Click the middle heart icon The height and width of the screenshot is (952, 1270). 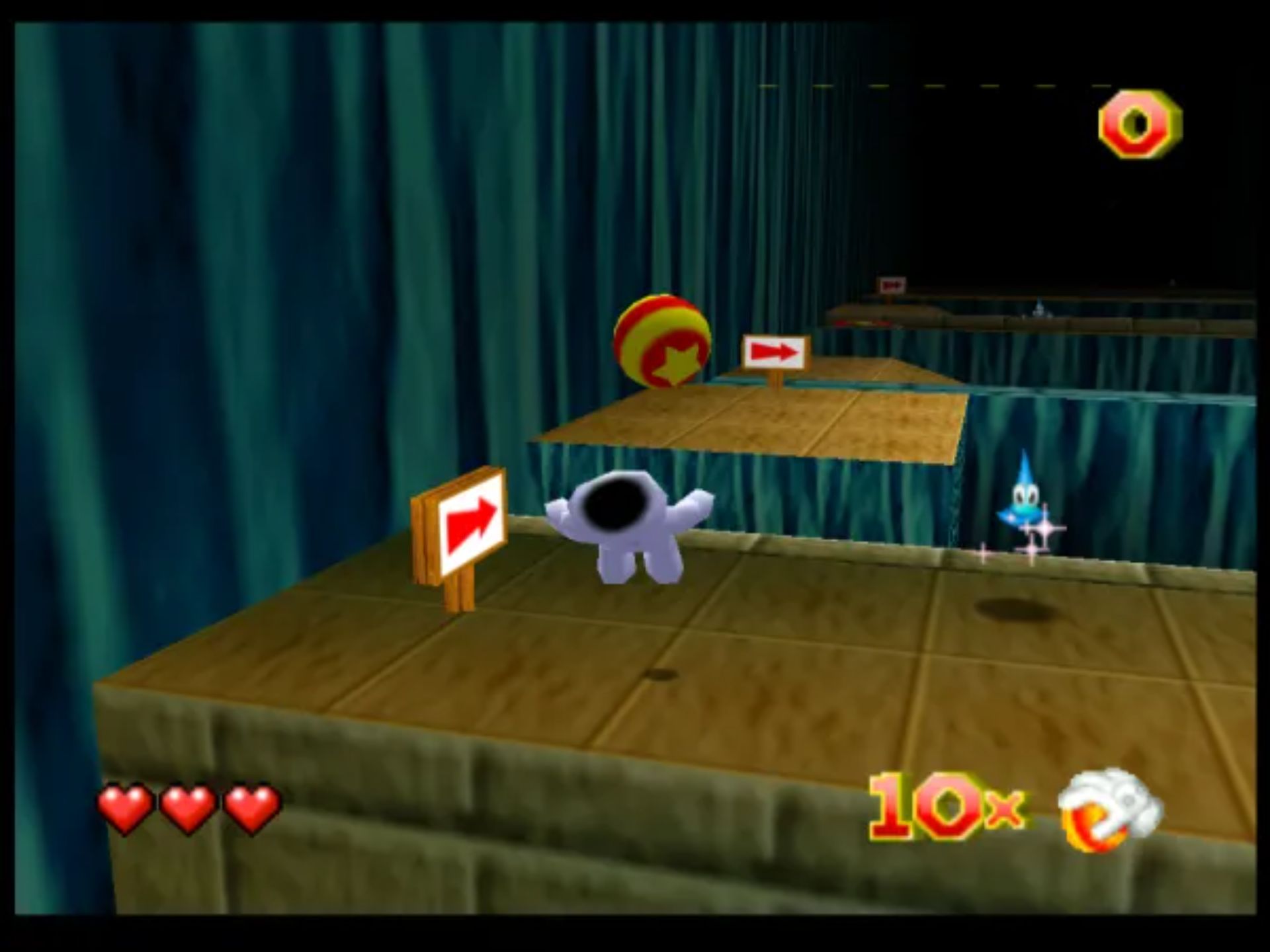tap(187, 807)
